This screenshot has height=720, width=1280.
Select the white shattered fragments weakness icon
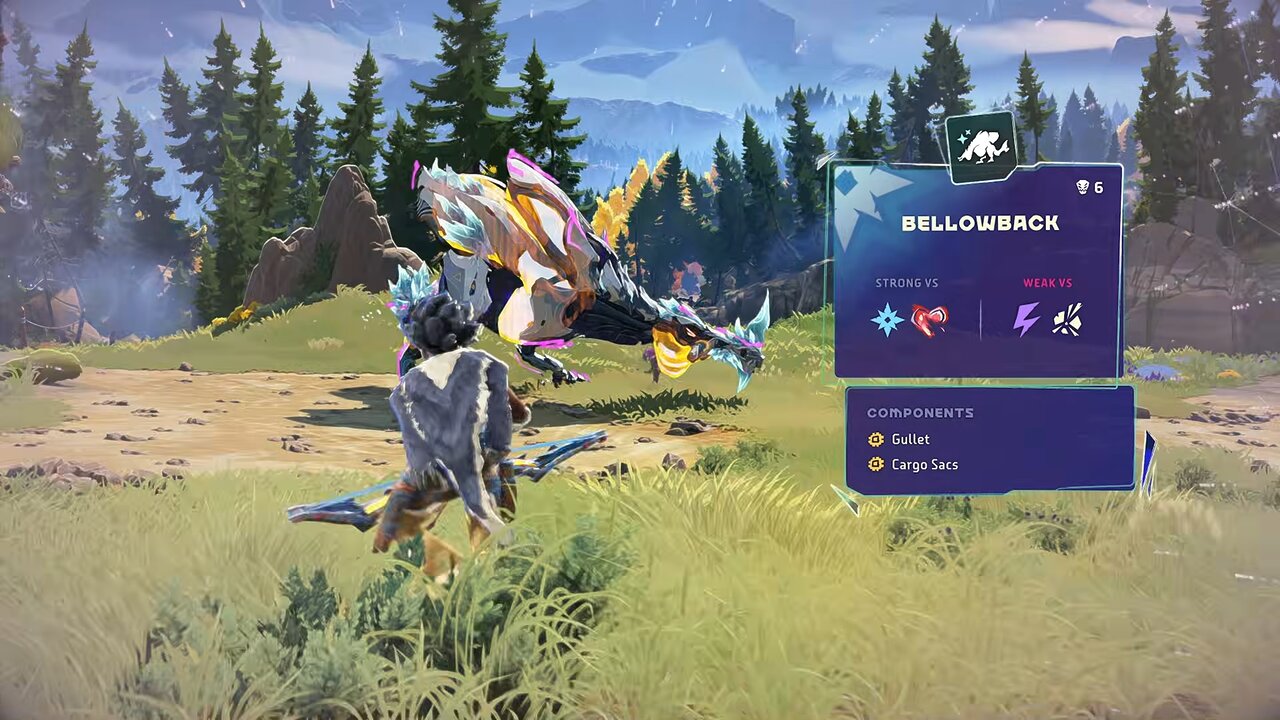pos(1067,320)
